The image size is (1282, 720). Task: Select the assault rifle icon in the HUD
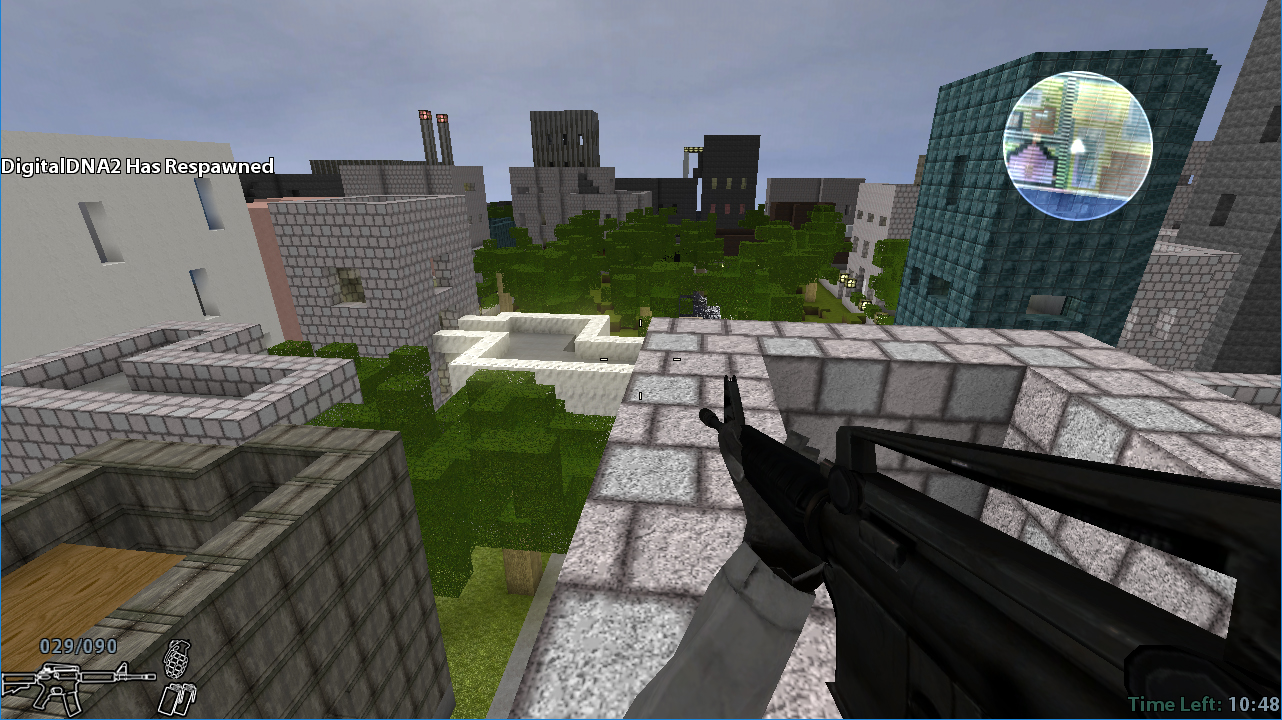point(75,688)
